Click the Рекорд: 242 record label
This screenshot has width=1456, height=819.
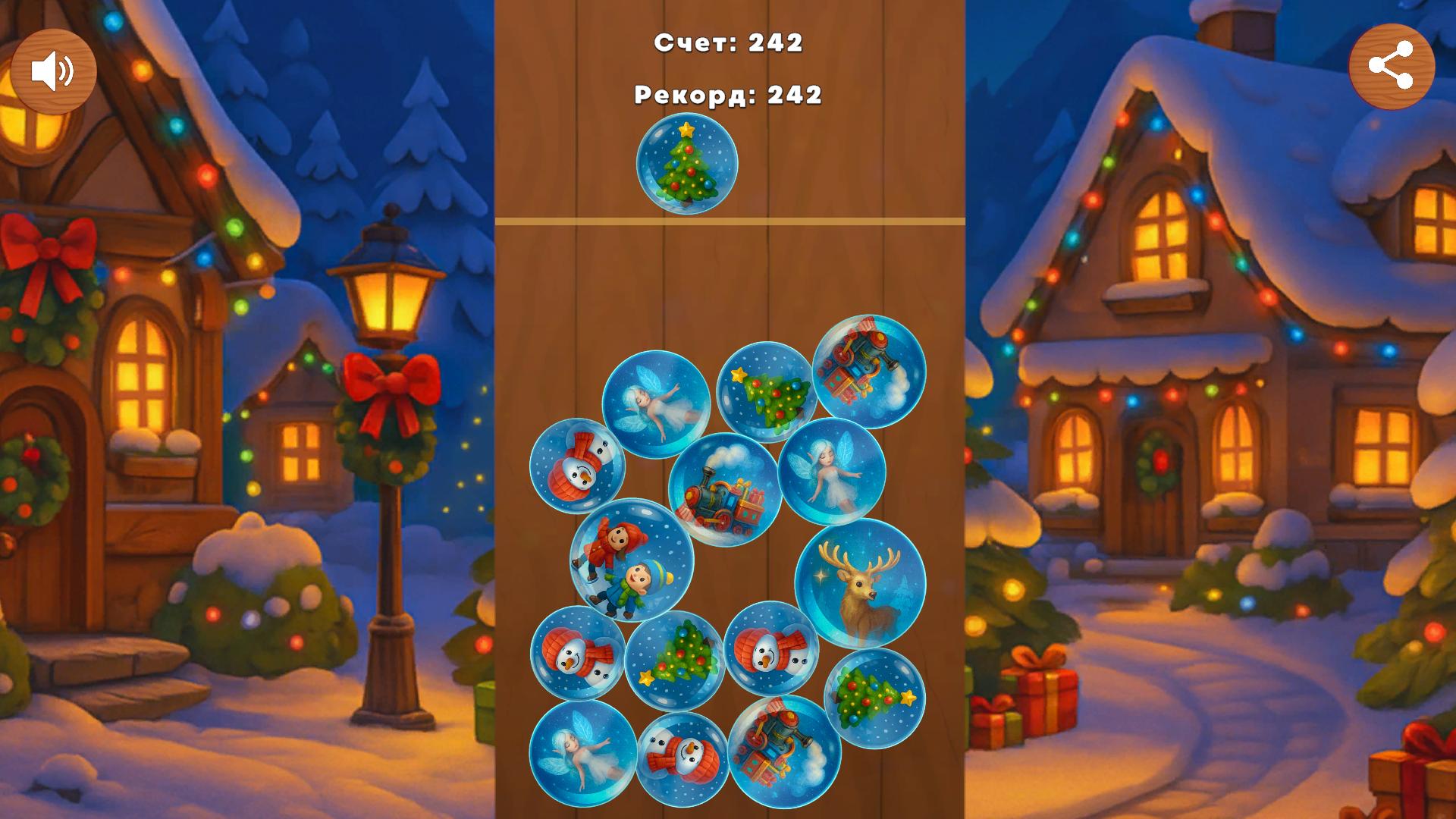[728, 96]
